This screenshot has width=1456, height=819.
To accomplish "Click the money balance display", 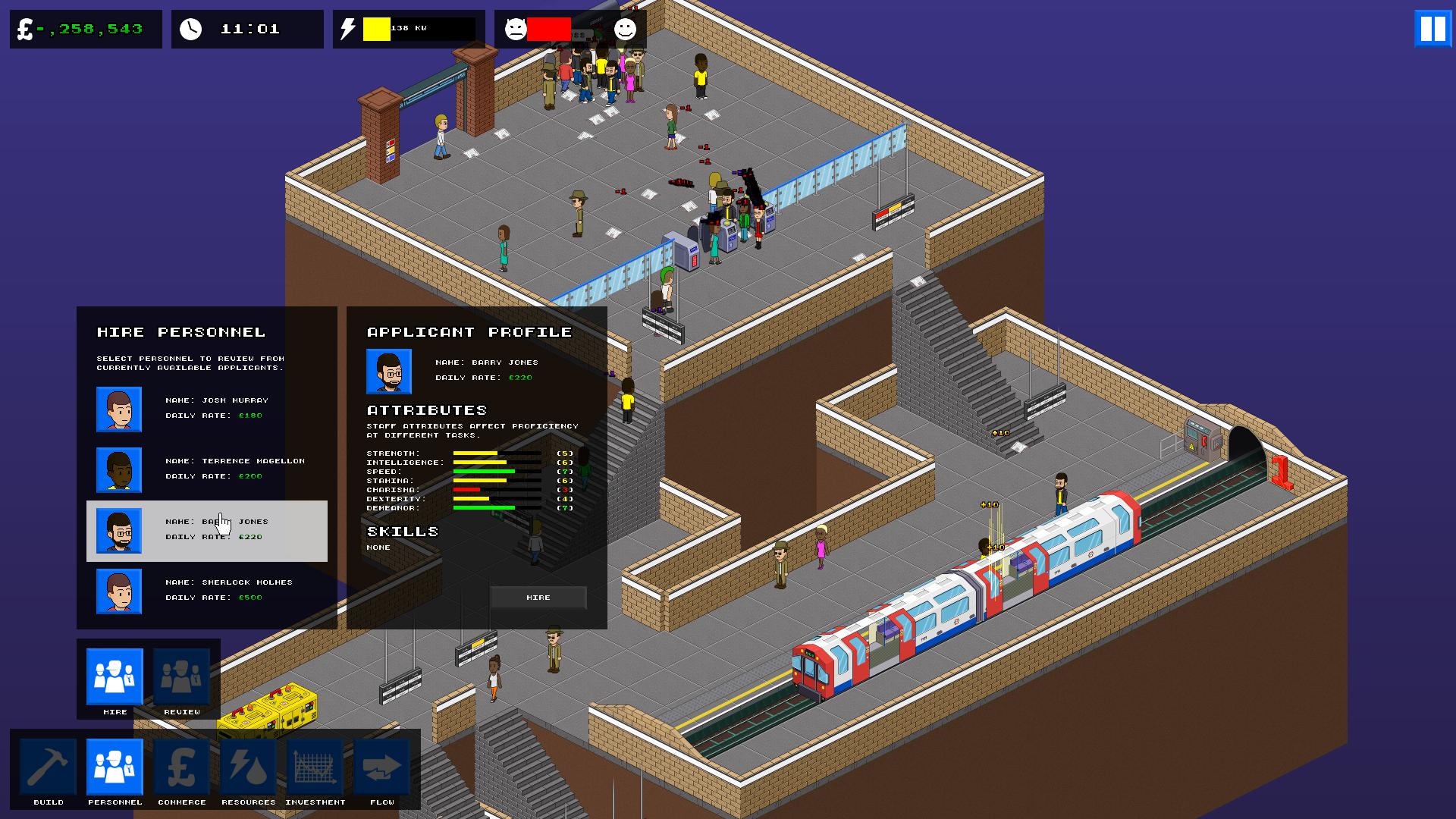I will [83, 30].
